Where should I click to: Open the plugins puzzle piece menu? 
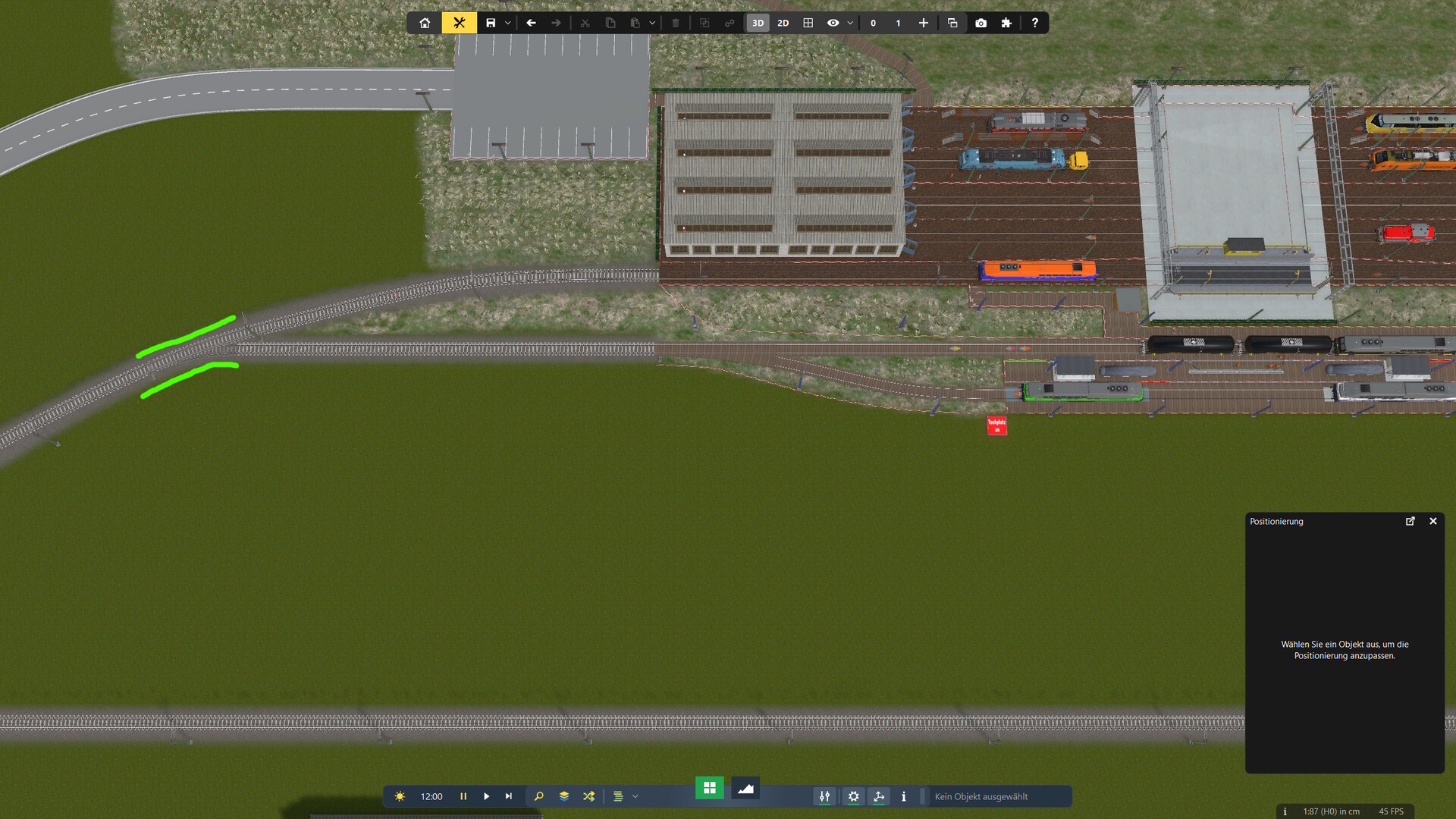1006,23
